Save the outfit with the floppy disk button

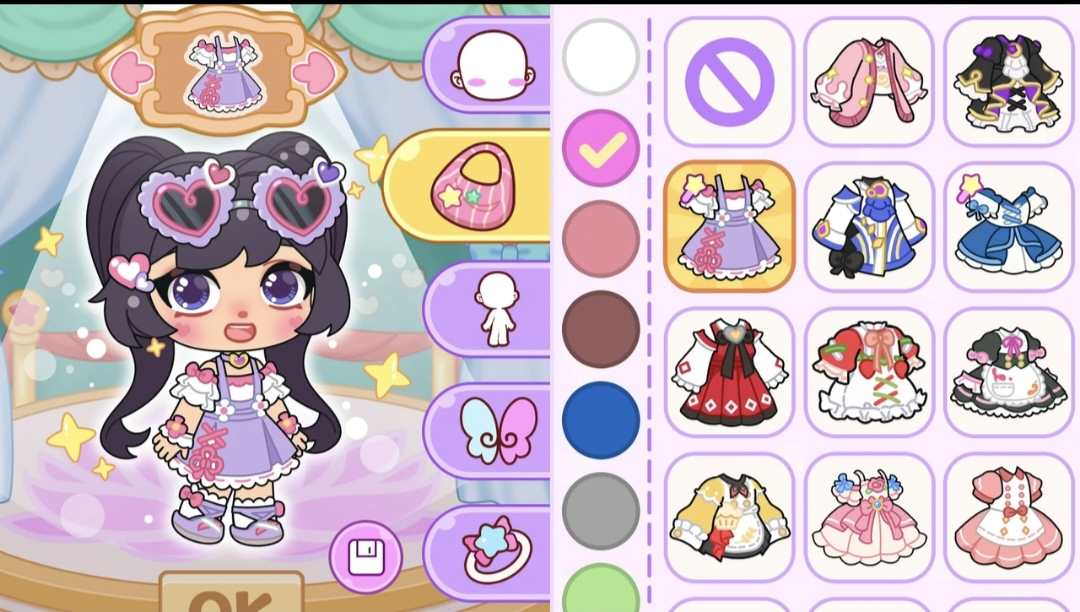coord(366,557)
